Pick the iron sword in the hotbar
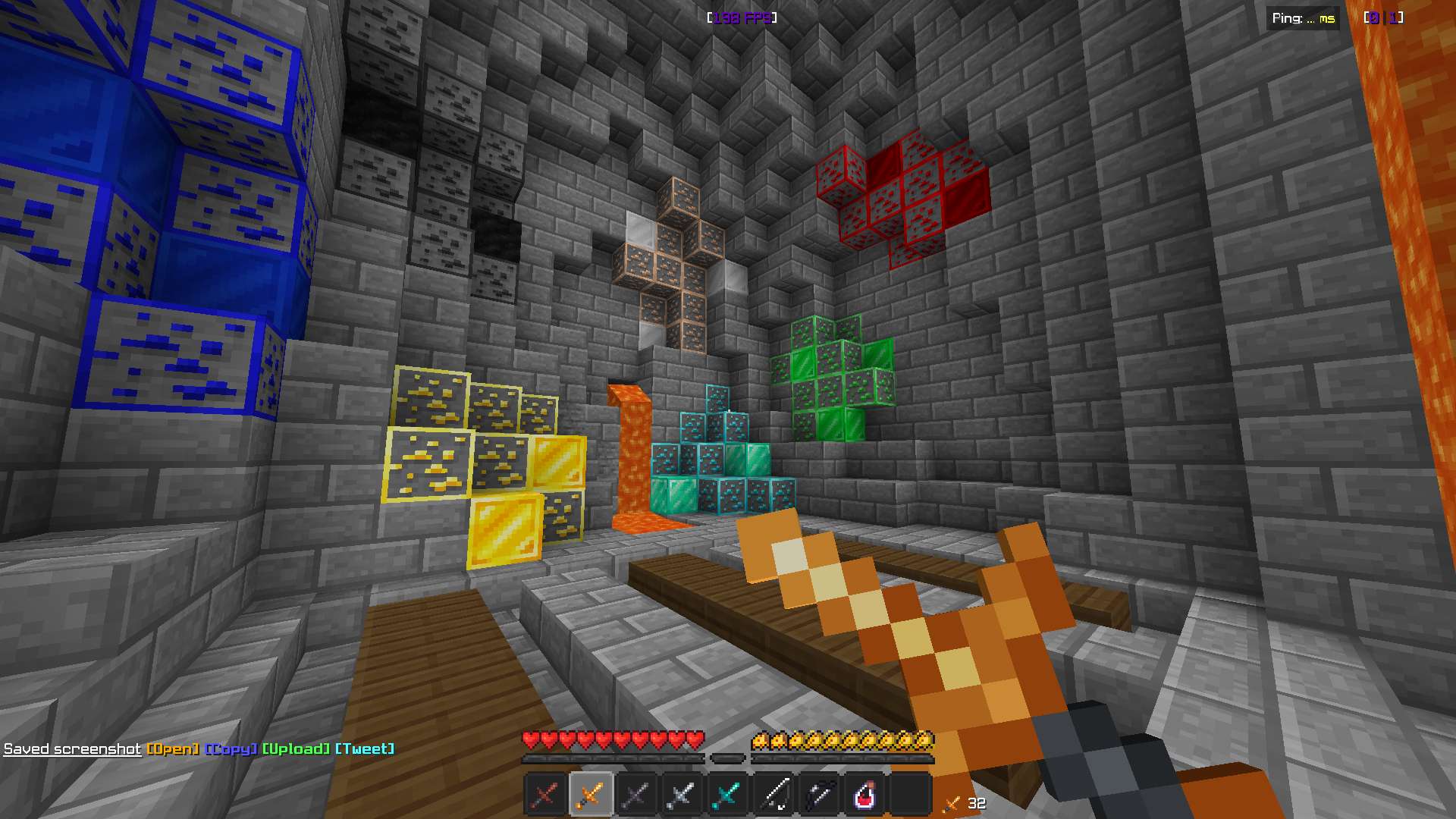The image size is (1456, 819). 682,794
